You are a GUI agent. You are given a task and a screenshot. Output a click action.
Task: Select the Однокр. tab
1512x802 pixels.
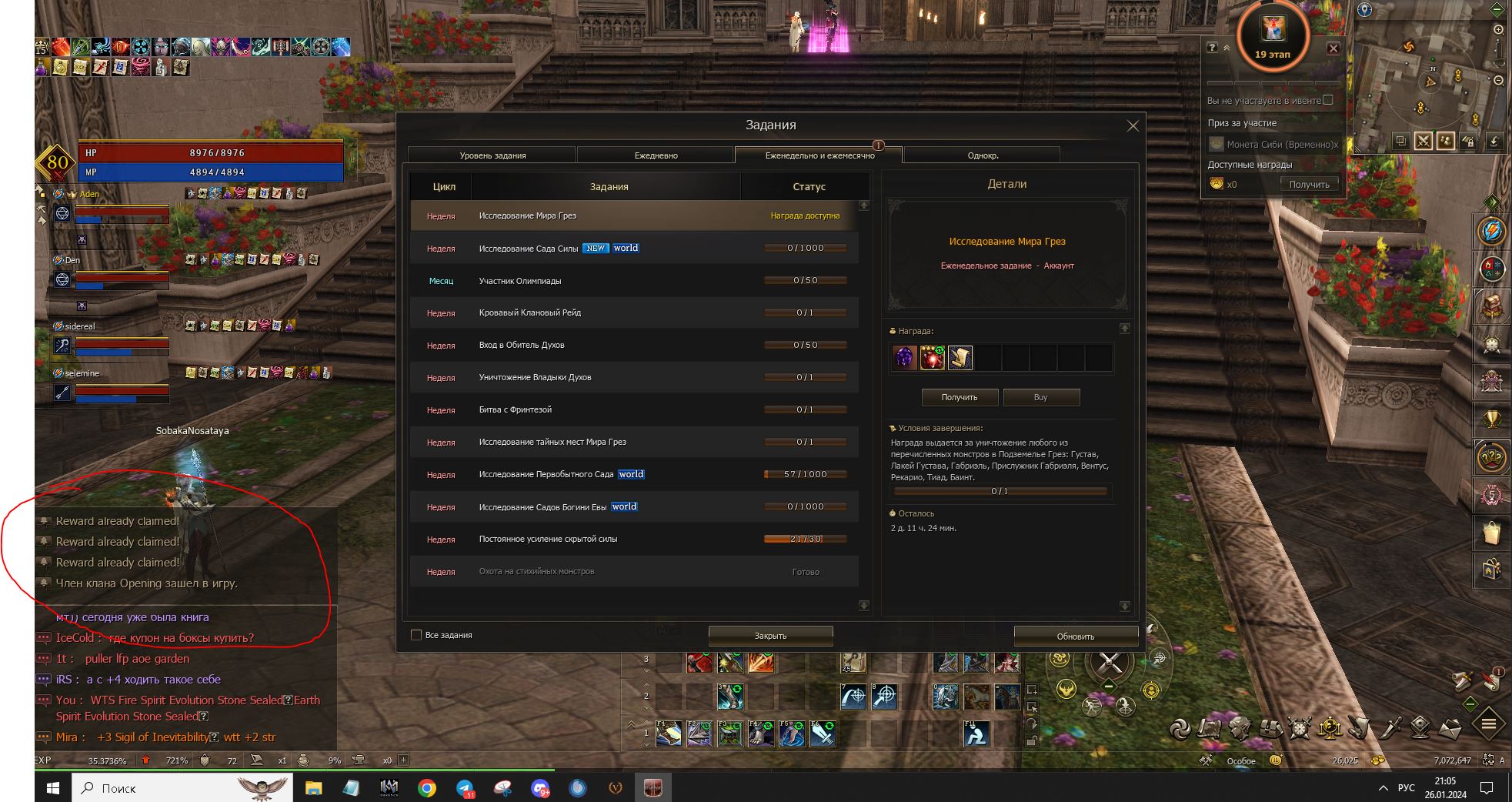coord(982,155)
